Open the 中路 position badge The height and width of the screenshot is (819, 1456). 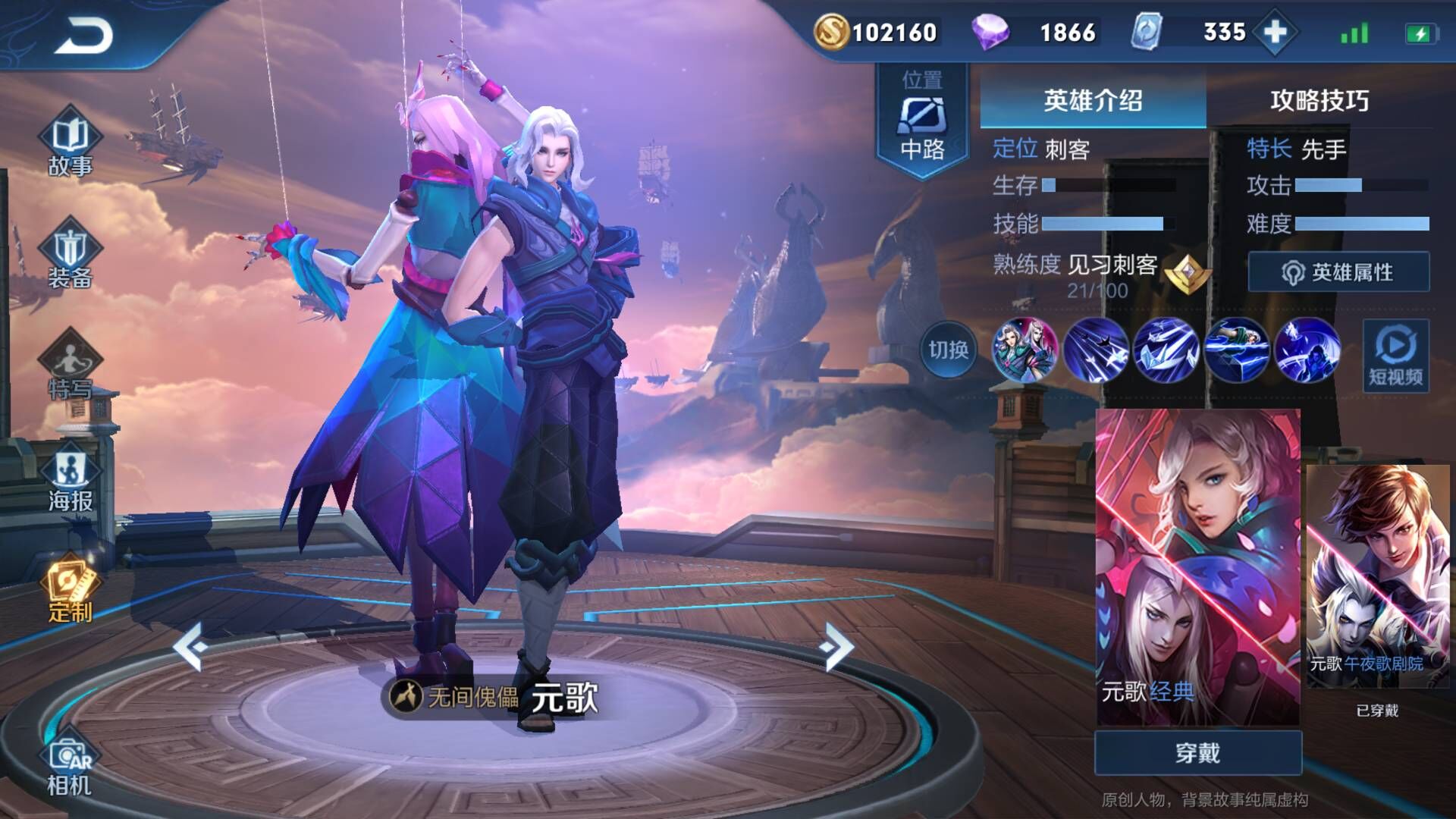[x=922, y=121]
